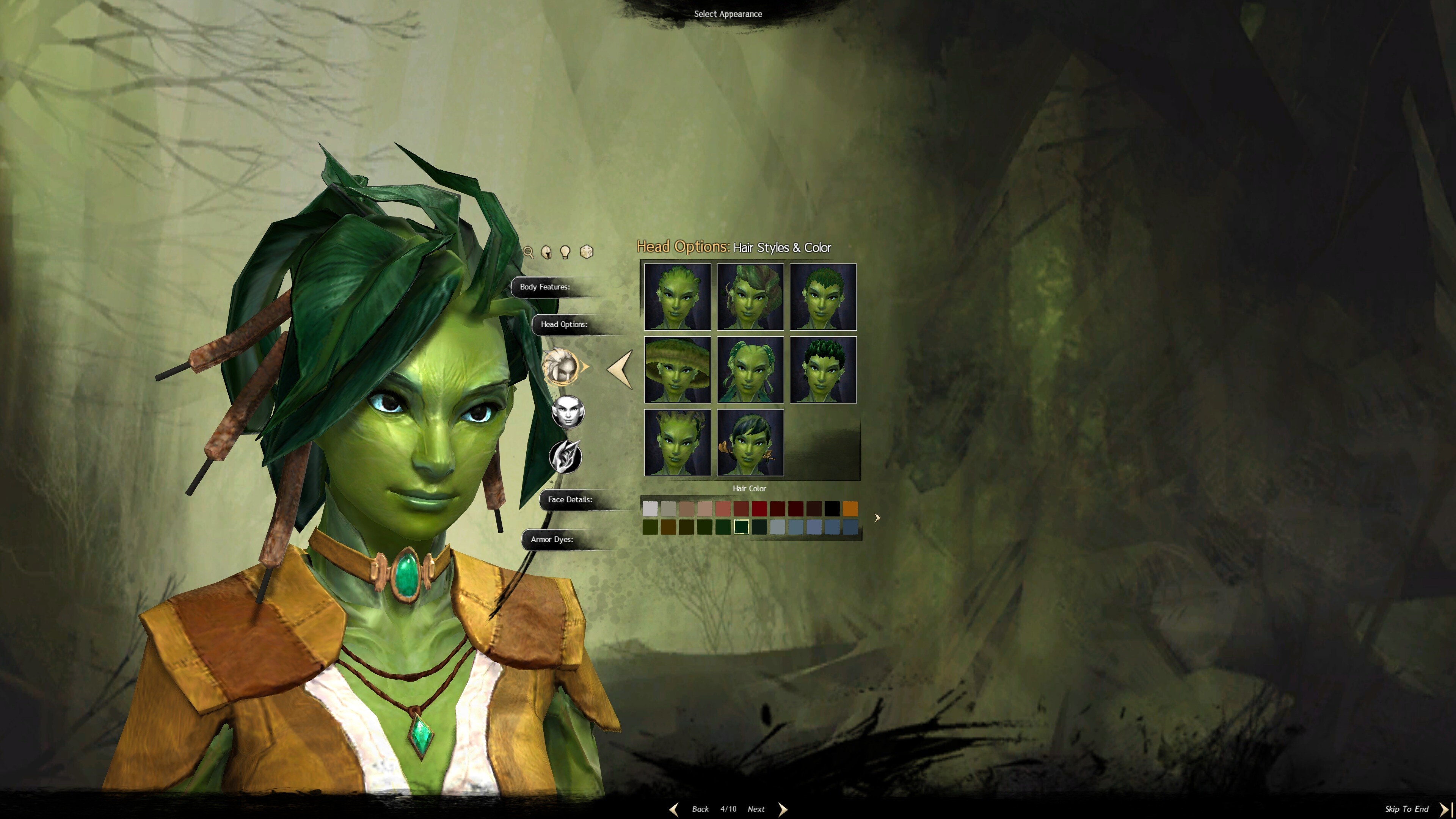Select the spiky dark green hairstyle
The width and height of the screenshot is (1456, 819).
tap(823, 370)
